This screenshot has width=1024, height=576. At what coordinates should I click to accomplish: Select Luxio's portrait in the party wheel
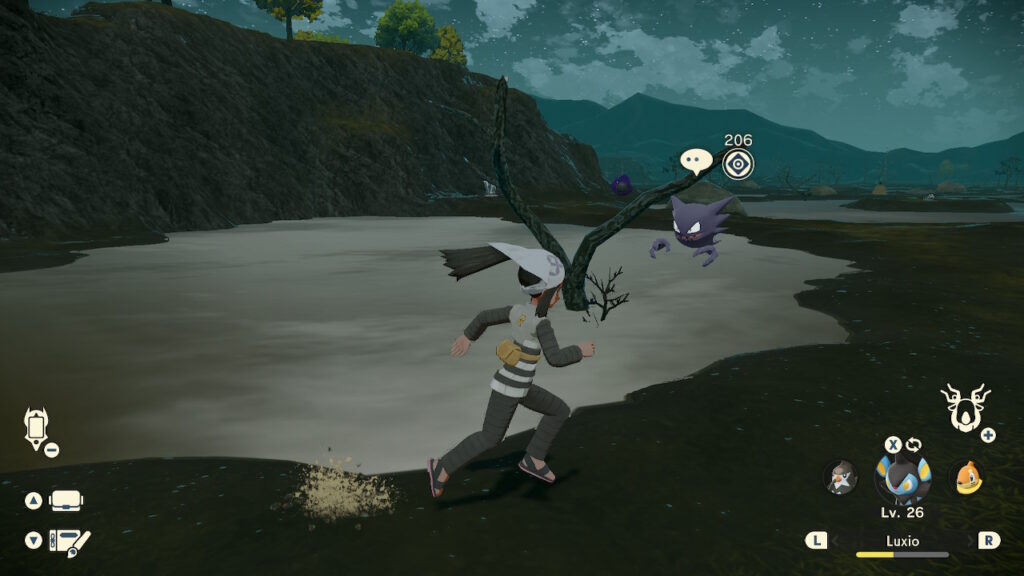point(903,478)
